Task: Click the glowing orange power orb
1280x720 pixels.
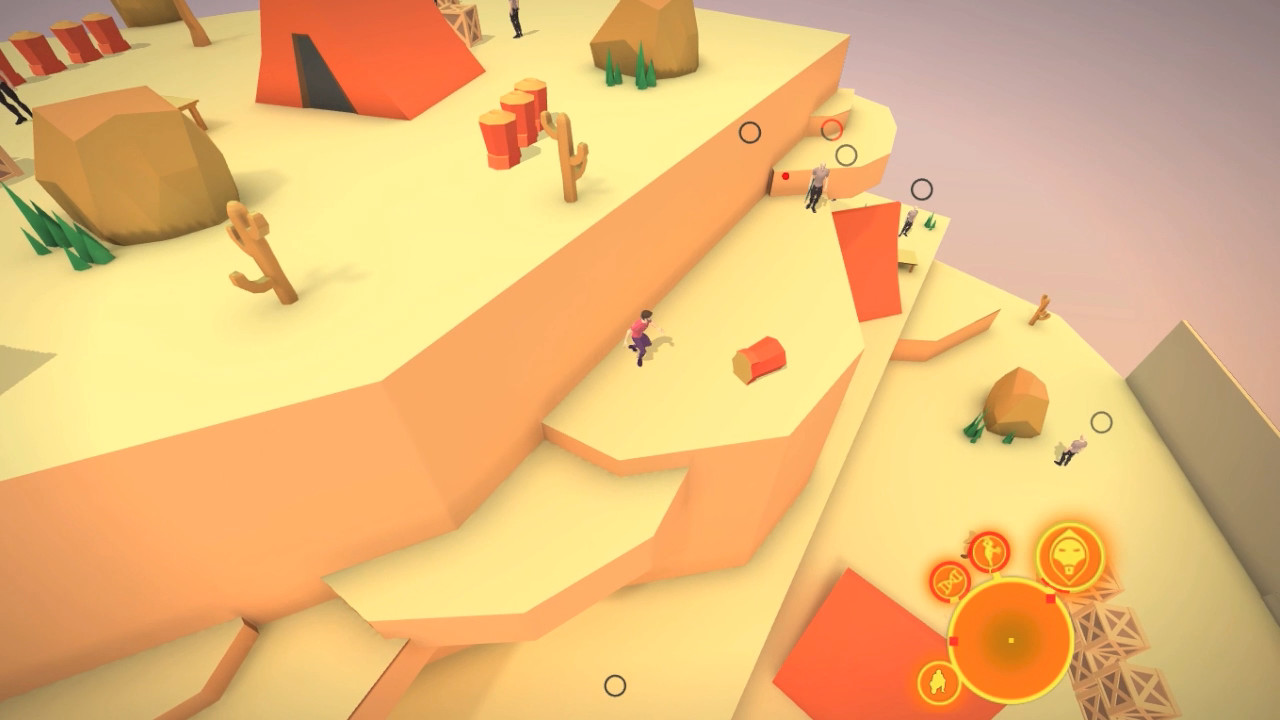Action: (x=1010, y=639)
